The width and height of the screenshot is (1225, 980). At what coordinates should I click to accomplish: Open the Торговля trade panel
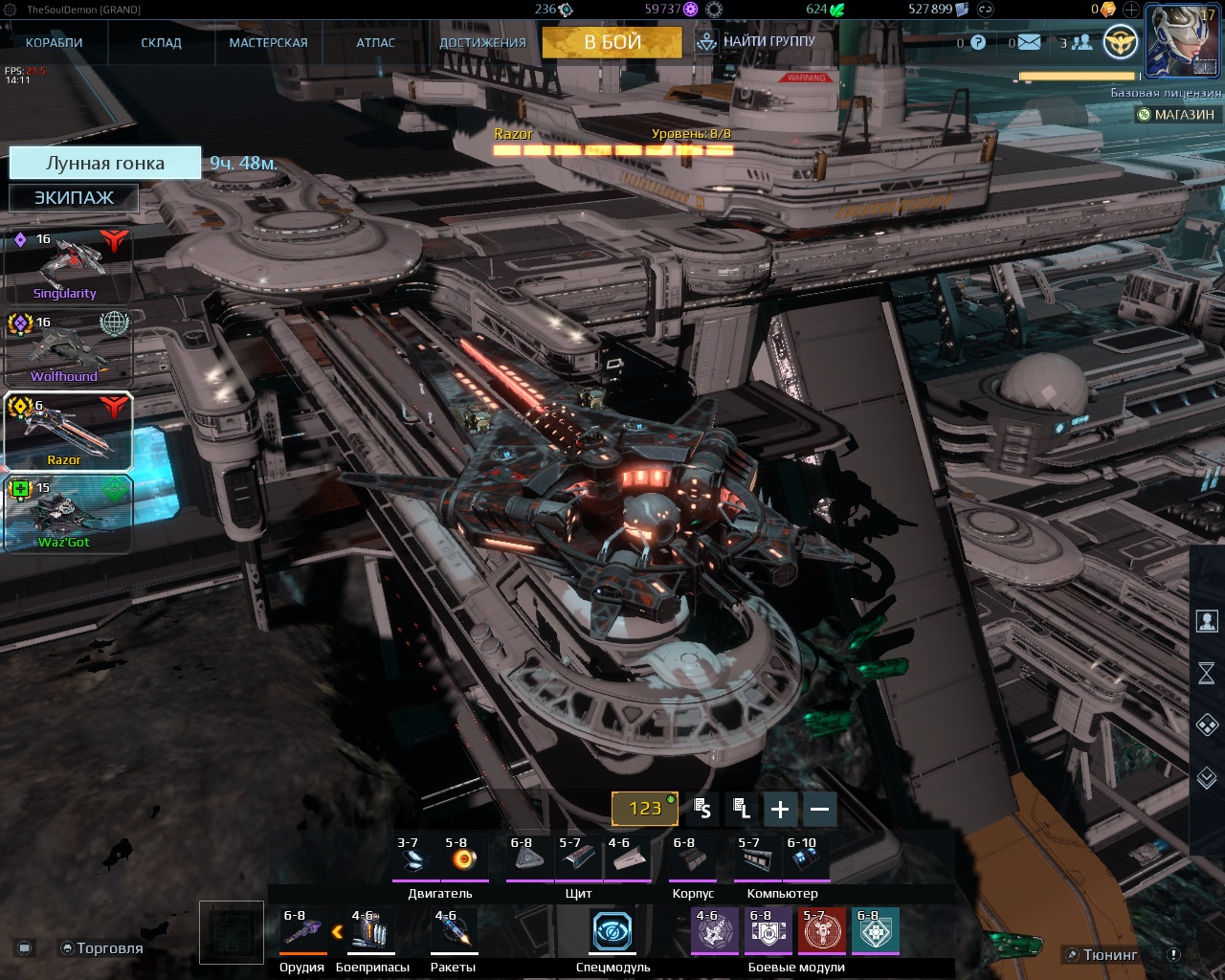click(x=101, y=948)
